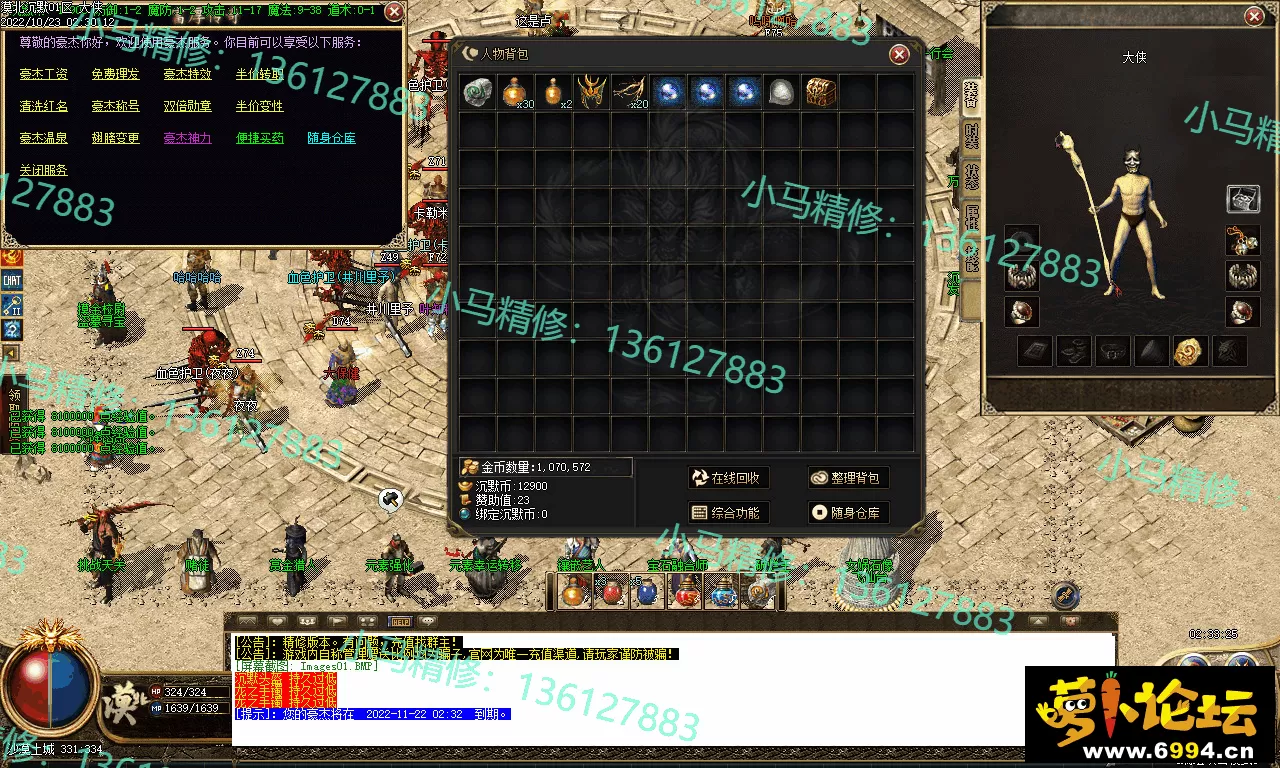
Task: Select the equipped necklace slot
Action: 1242,241
